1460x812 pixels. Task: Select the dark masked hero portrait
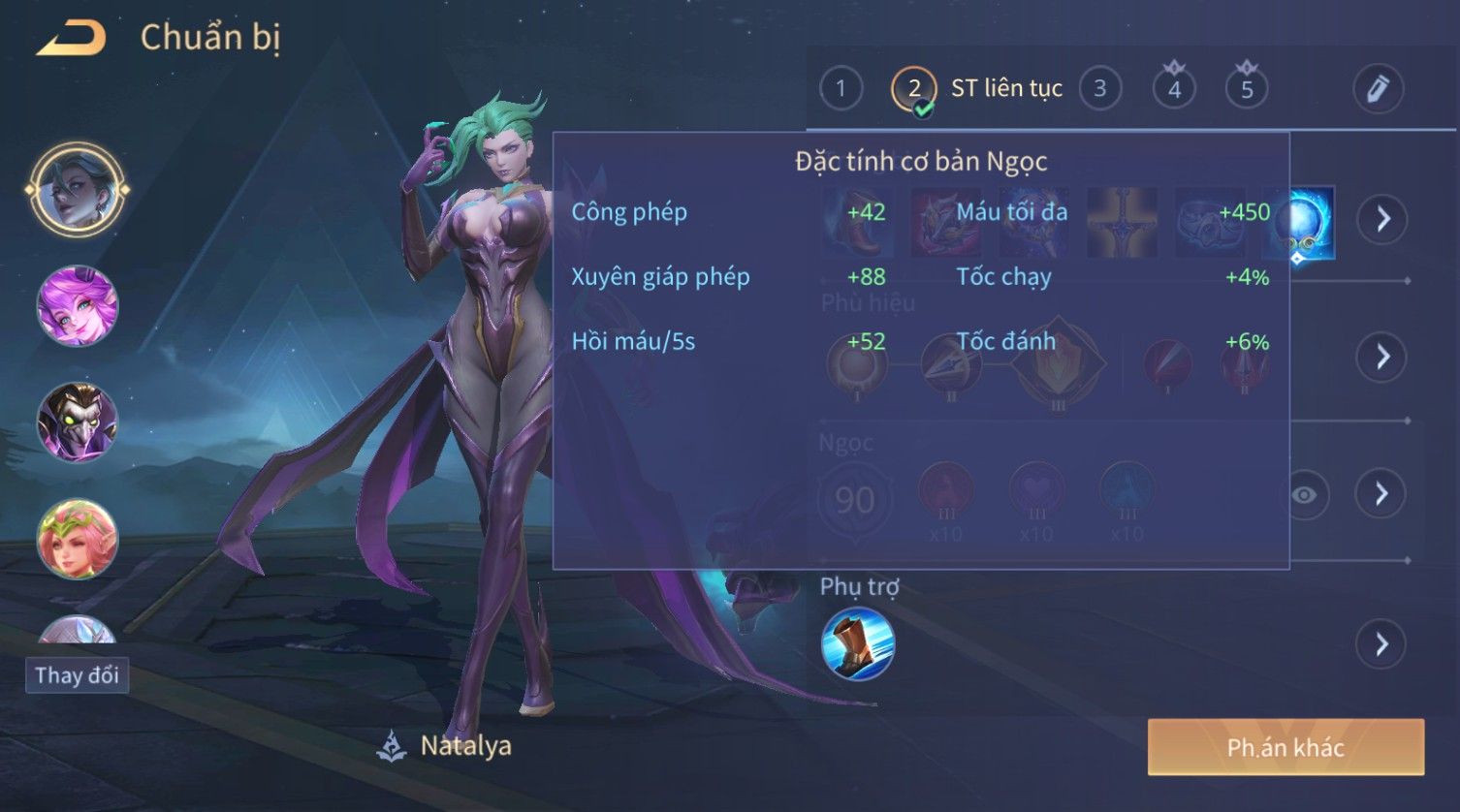point(77,422)
